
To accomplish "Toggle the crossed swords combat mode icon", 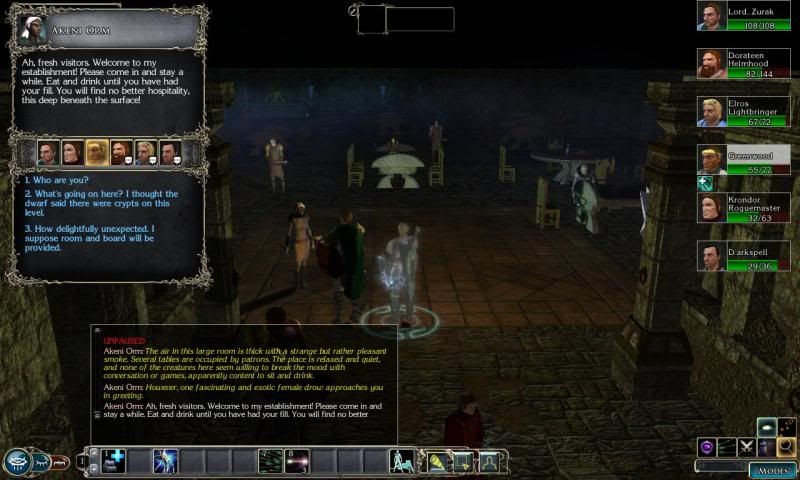I will click(x=748, y=448).
